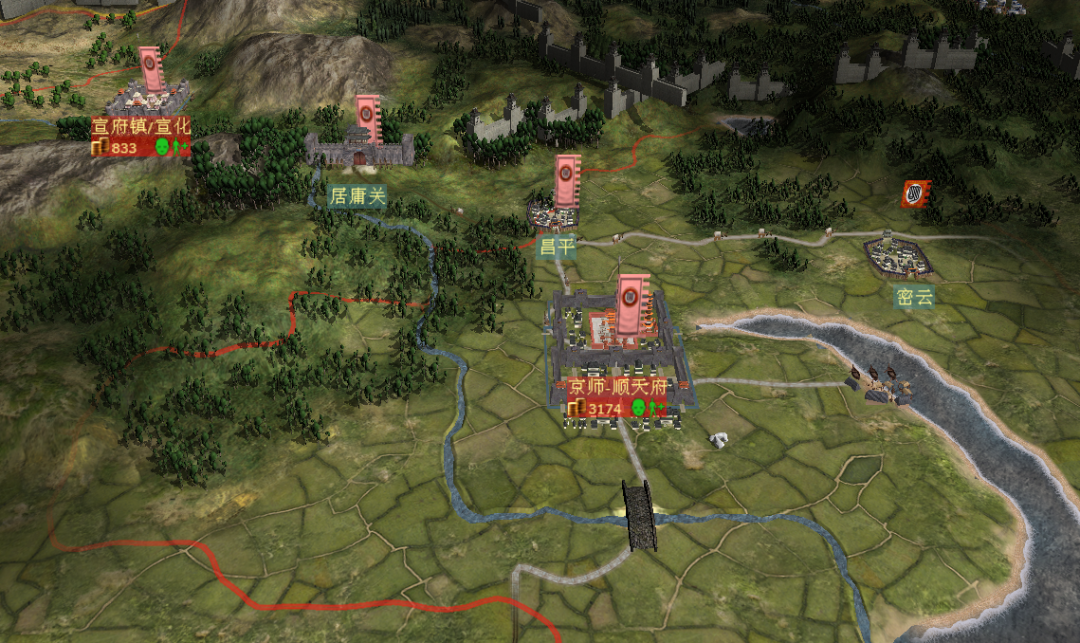Click the 居庸关 name label
The image size is (1080, 643).
357,196
